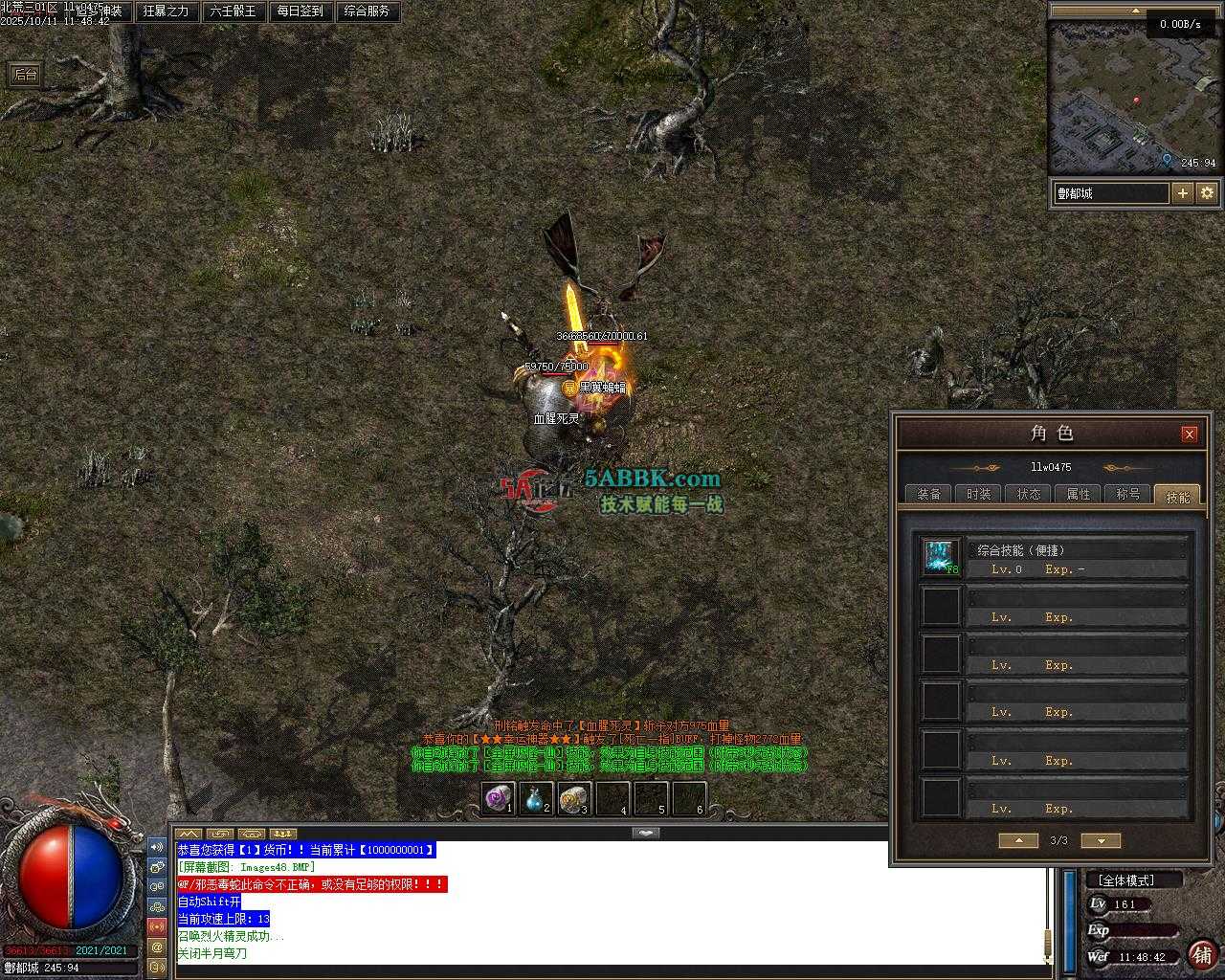Image resolution: width=1225 pixels, height=980 pixels.
Task: Go to next skill page with down arrow
Action: coord(1101,840)
